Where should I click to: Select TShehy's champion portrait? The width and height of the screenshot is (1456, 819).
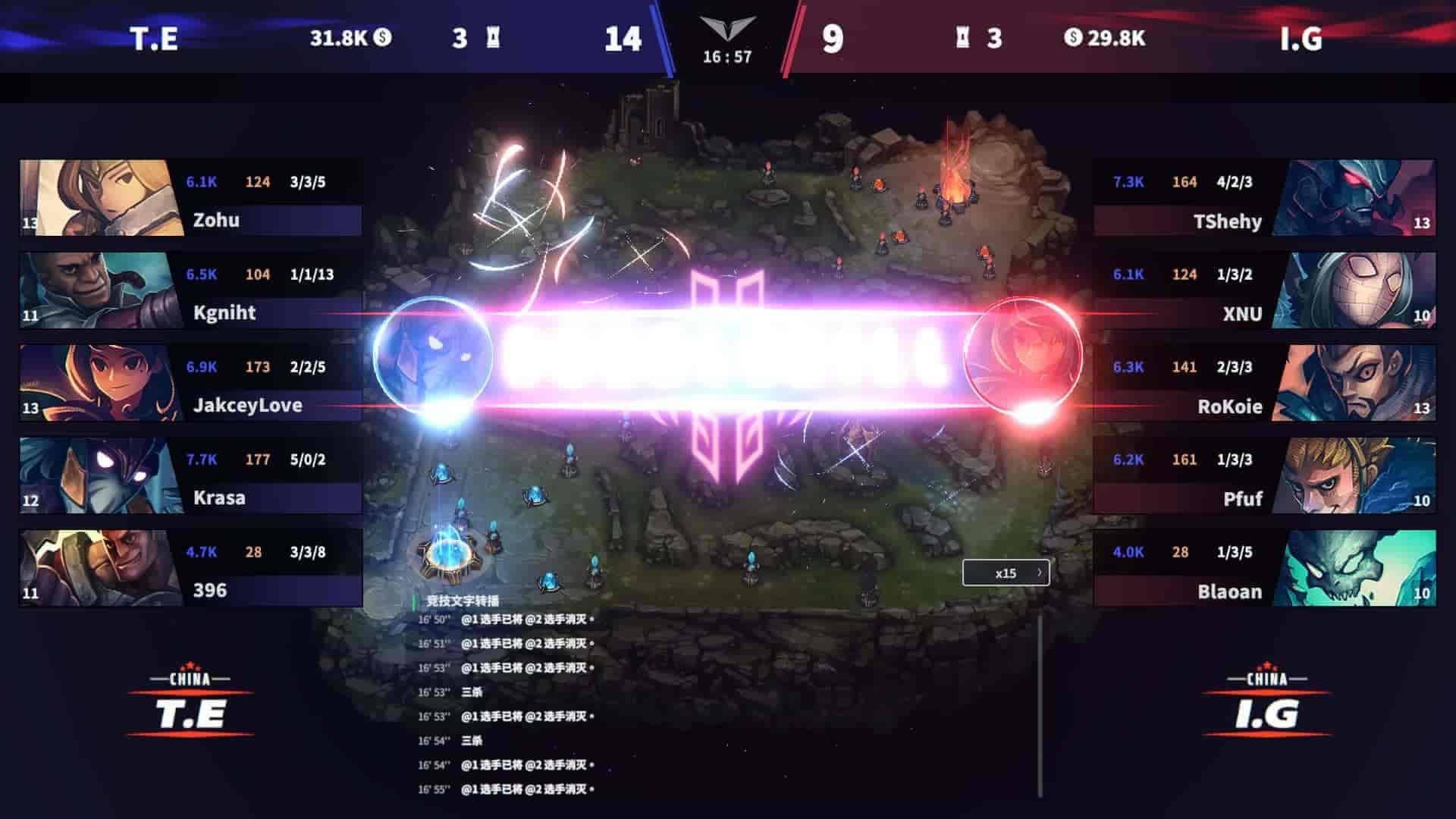[x=1357, y=197]
